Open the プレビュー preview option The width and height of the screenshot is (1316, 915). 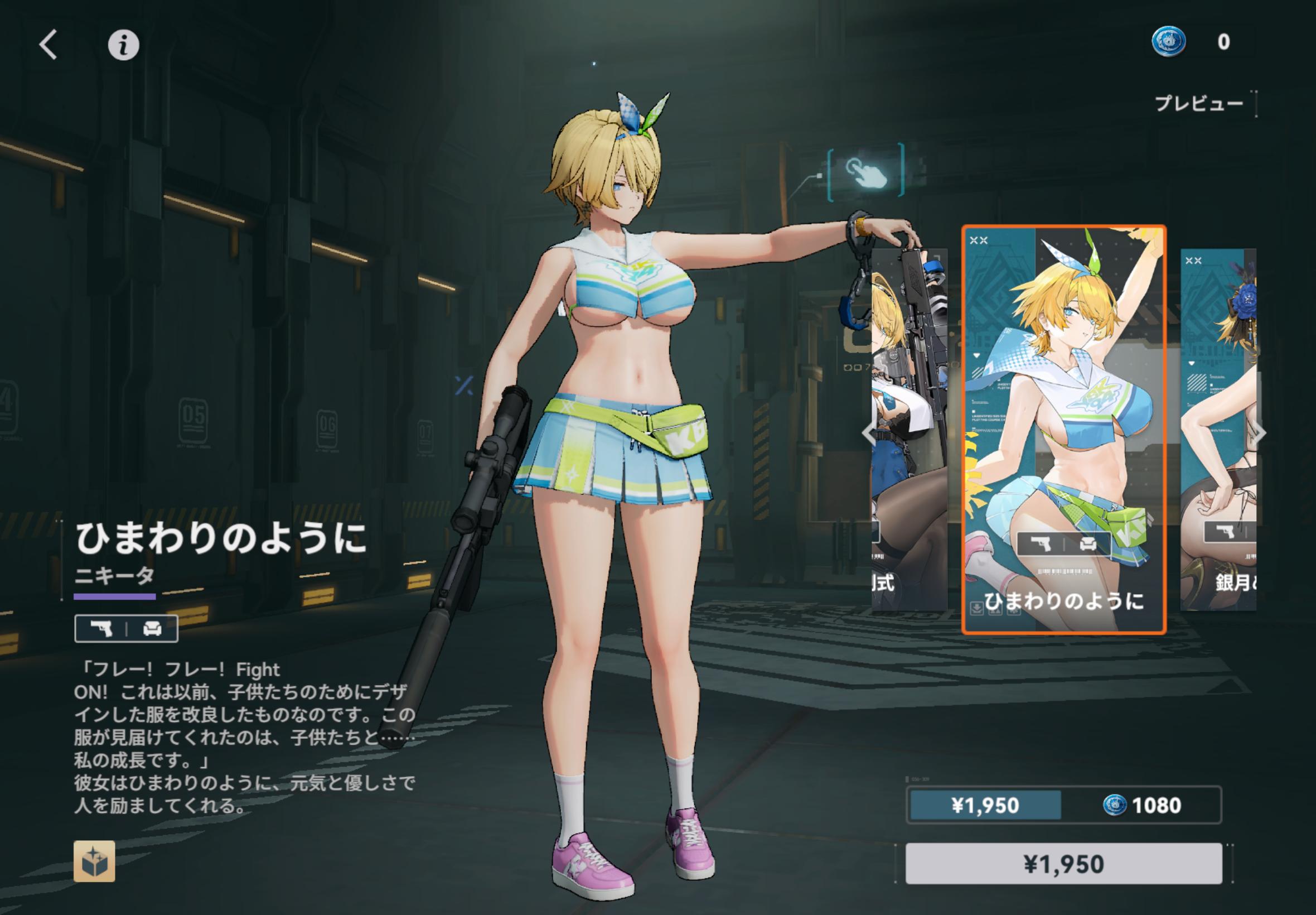(x=1198, y=104)
